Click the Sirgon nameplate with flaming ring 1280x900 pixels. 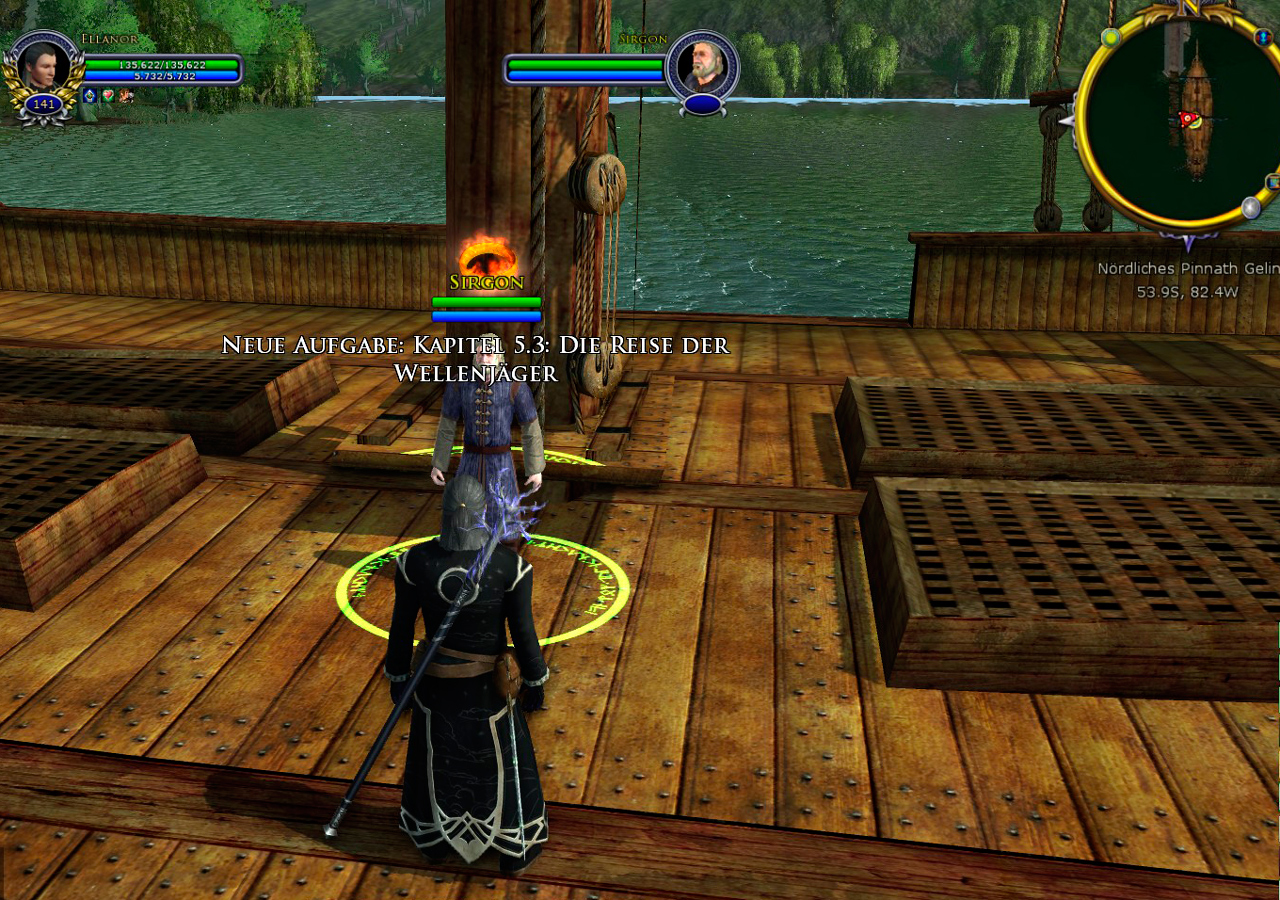tap(487, 281)
